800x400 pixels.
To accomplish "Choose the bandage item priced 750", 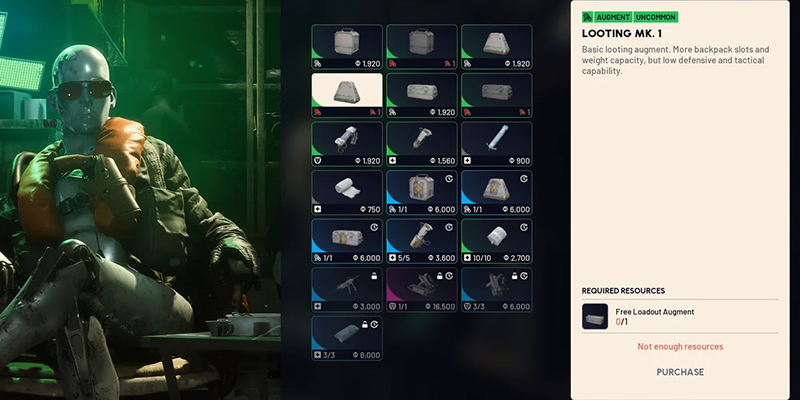I will tap(346, 191).
